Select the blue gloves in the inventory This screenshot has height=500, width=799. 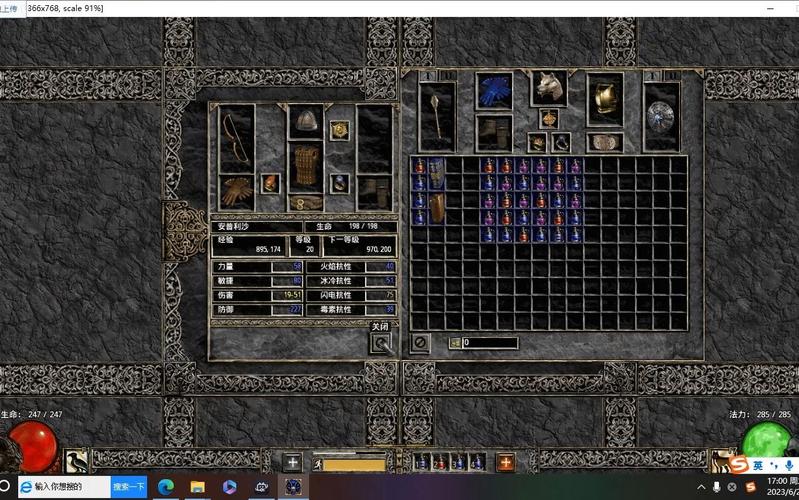(x=493, y=91)
